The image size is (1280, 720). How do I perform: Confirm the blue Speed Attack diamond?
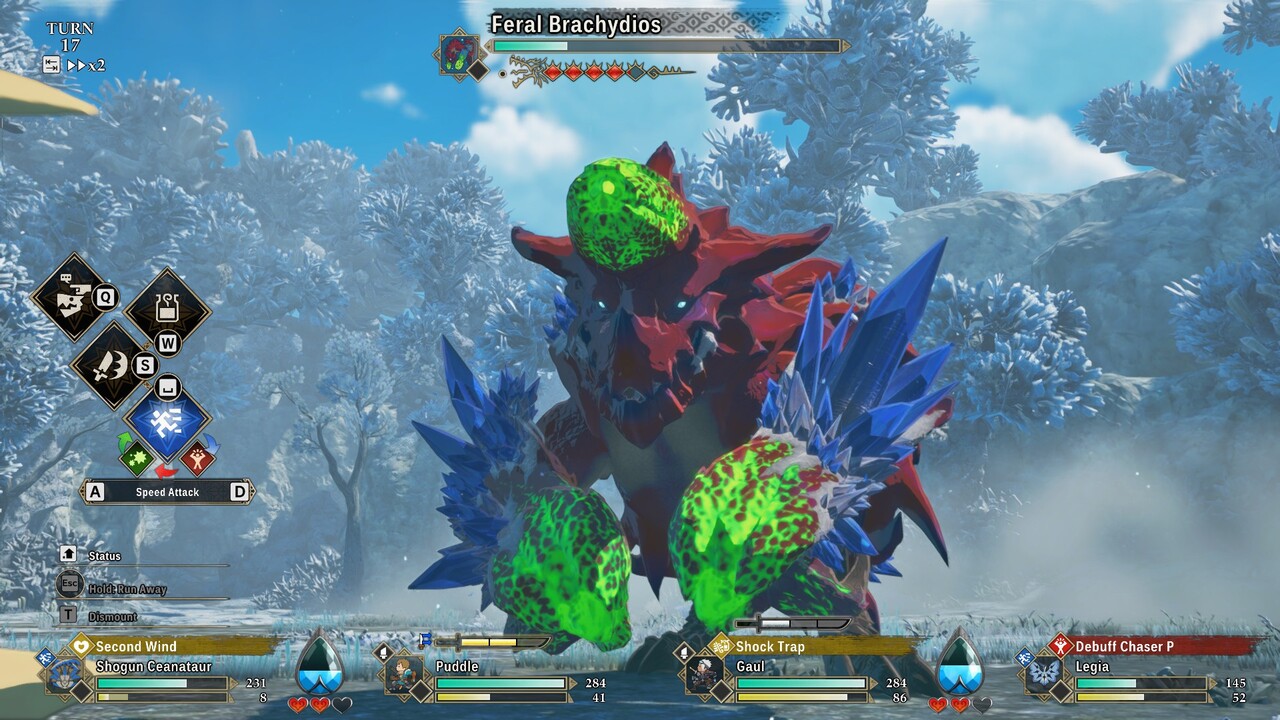click(x=167, y=421)
